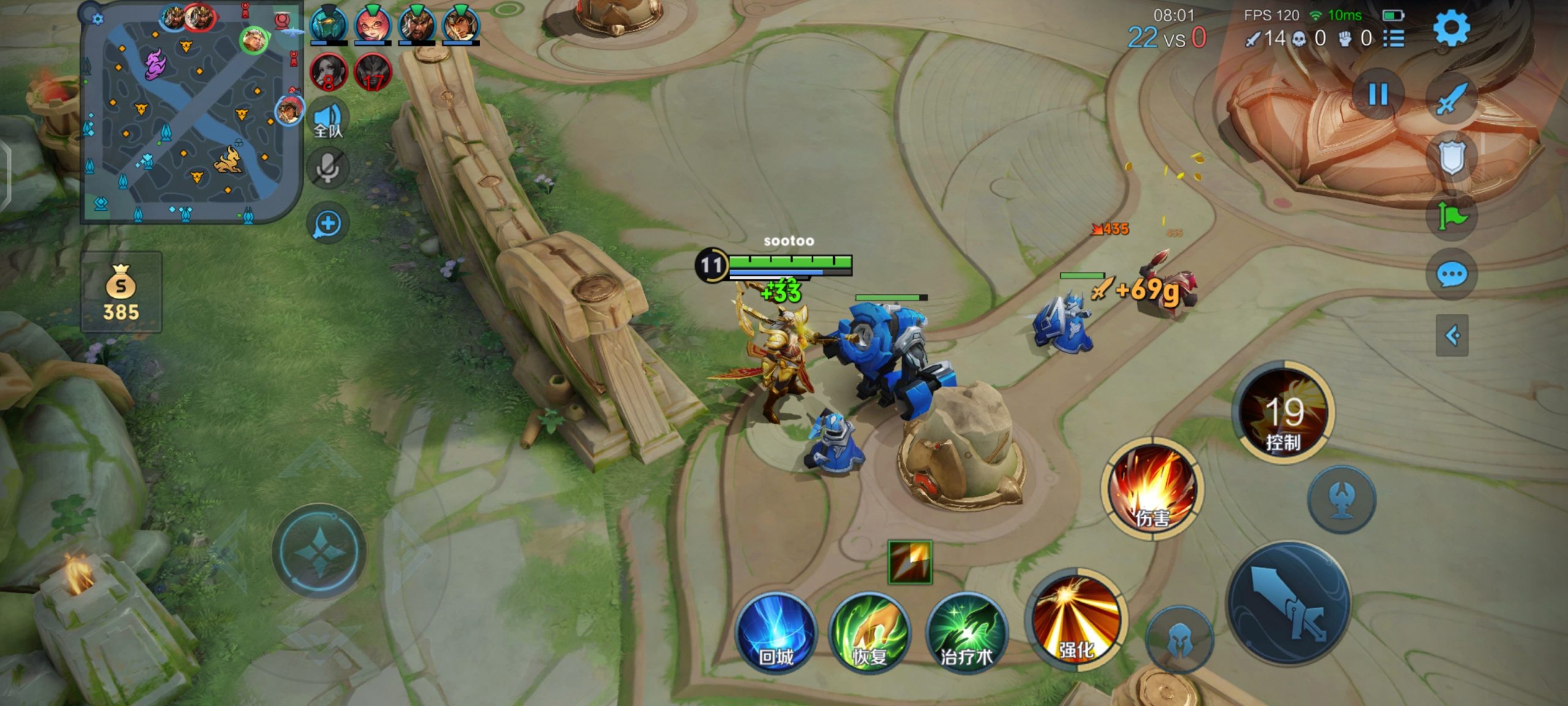Cast the damage ability (伤害)
Image resolution: width=1568 pixels, height=706 pixels.
click(x=1152, y=488)
